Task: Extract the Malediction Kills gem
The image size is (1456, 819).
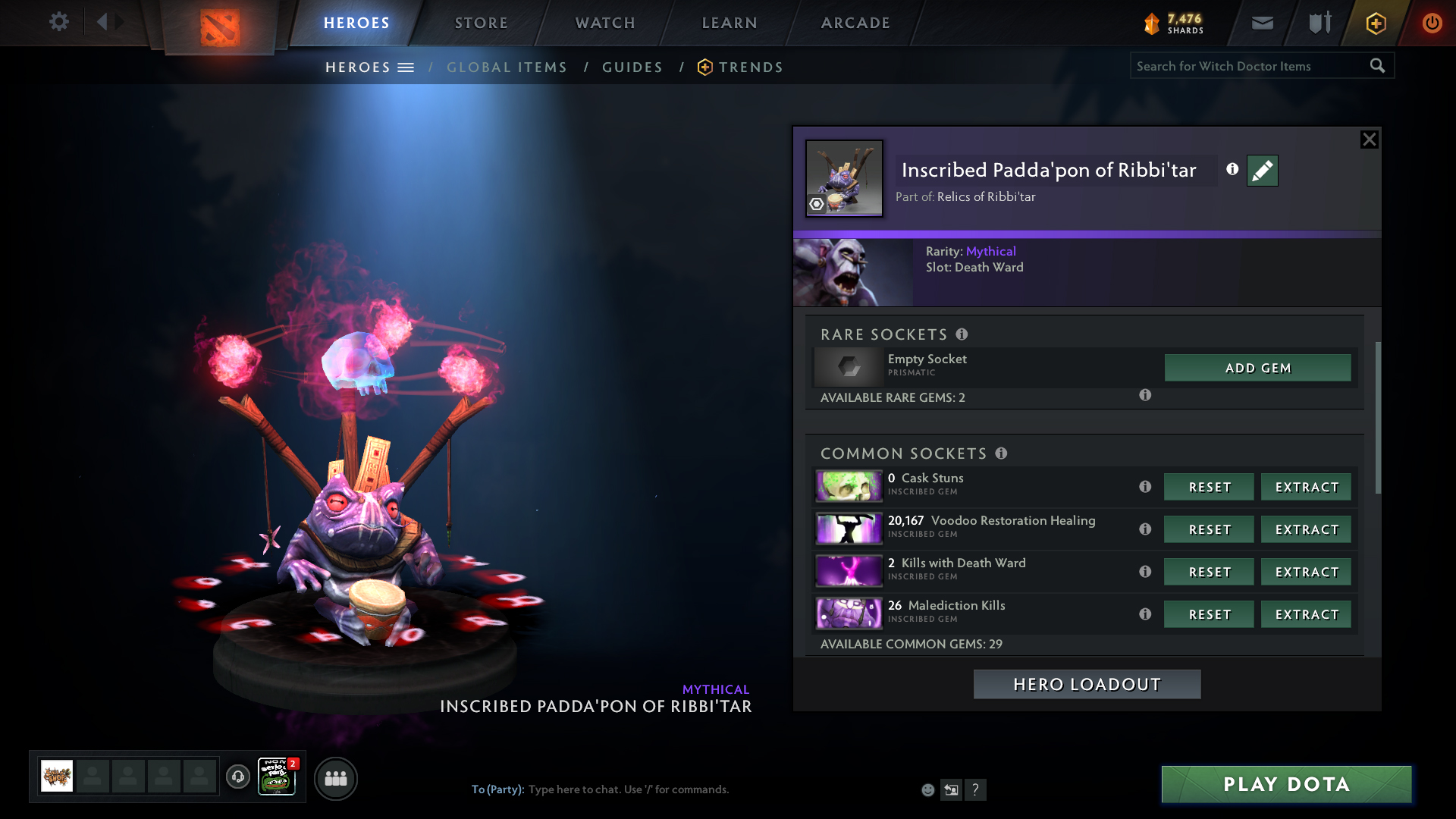Action: (x=1306, y=614)
